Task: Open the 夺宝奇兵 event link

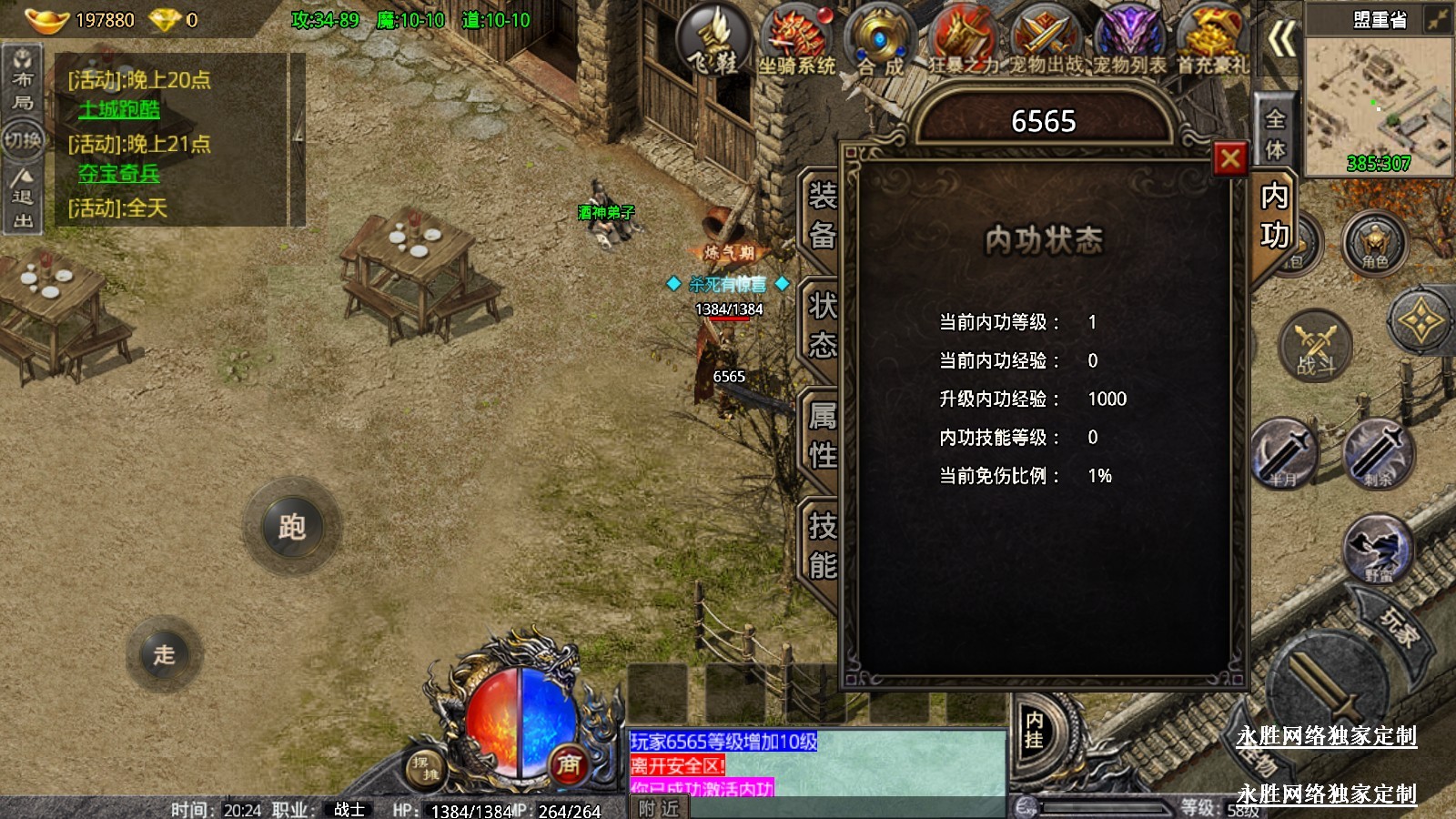Action: (x=119, y=173)
